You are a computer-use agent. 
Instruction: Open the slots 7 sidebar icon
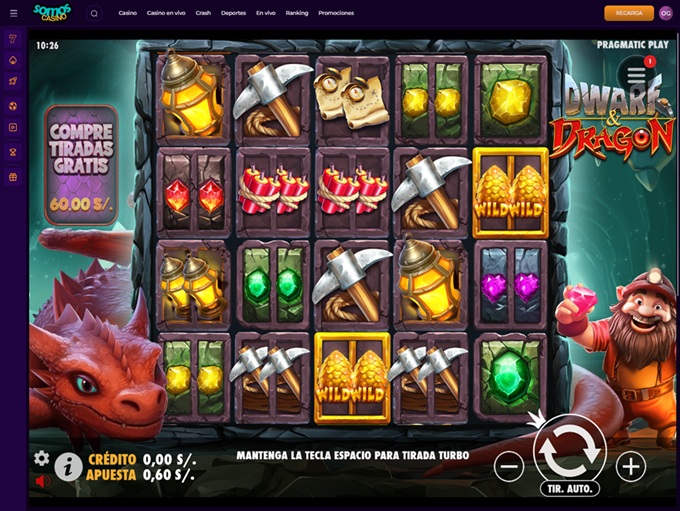tap(13, 38)
